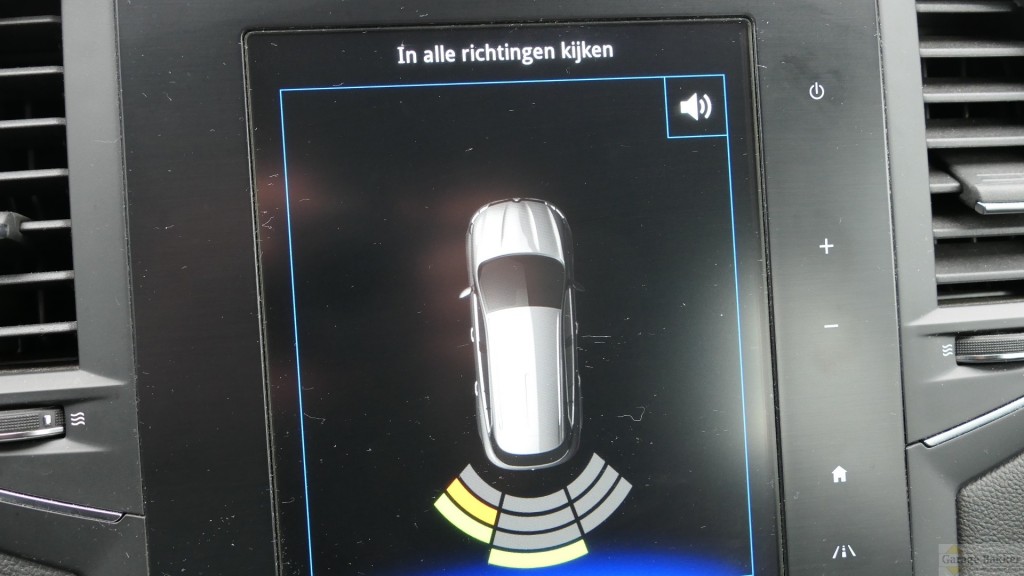Go to the home screen via house icon
1024x576 pixels.
coord(839,474)
